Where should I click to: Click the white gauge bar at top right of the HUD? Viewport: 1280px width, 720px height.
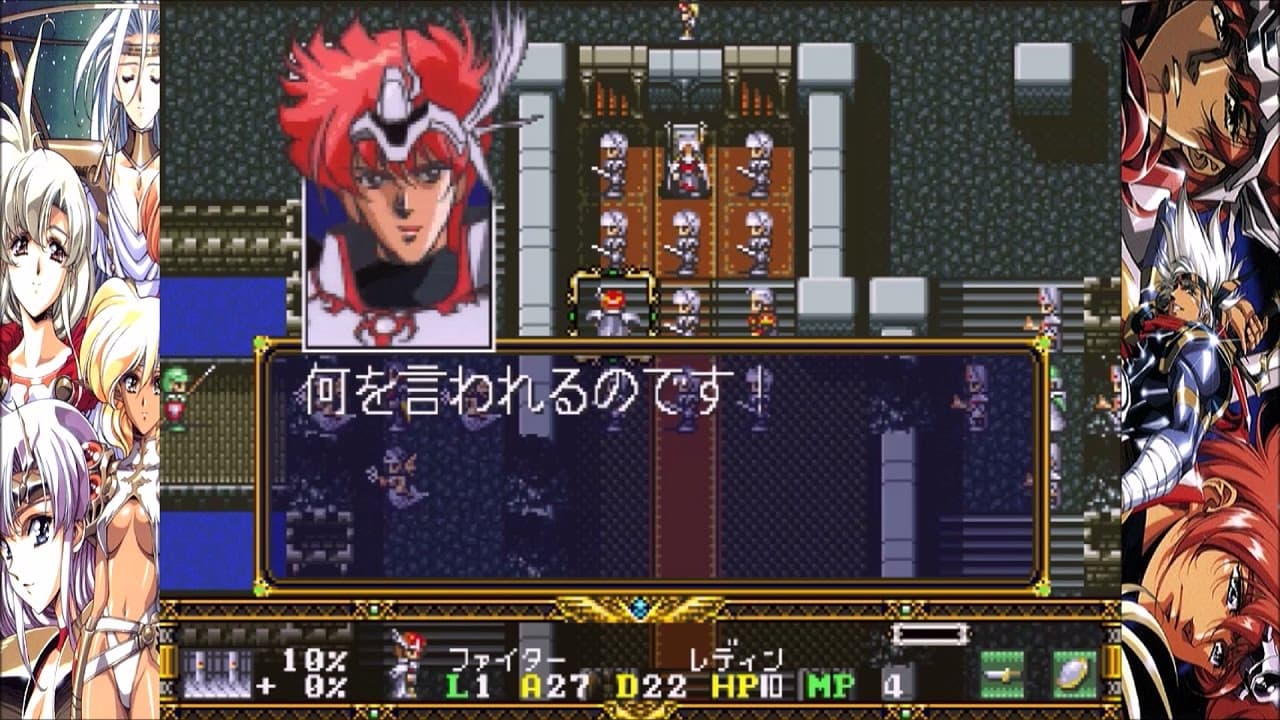click(932, 632)
